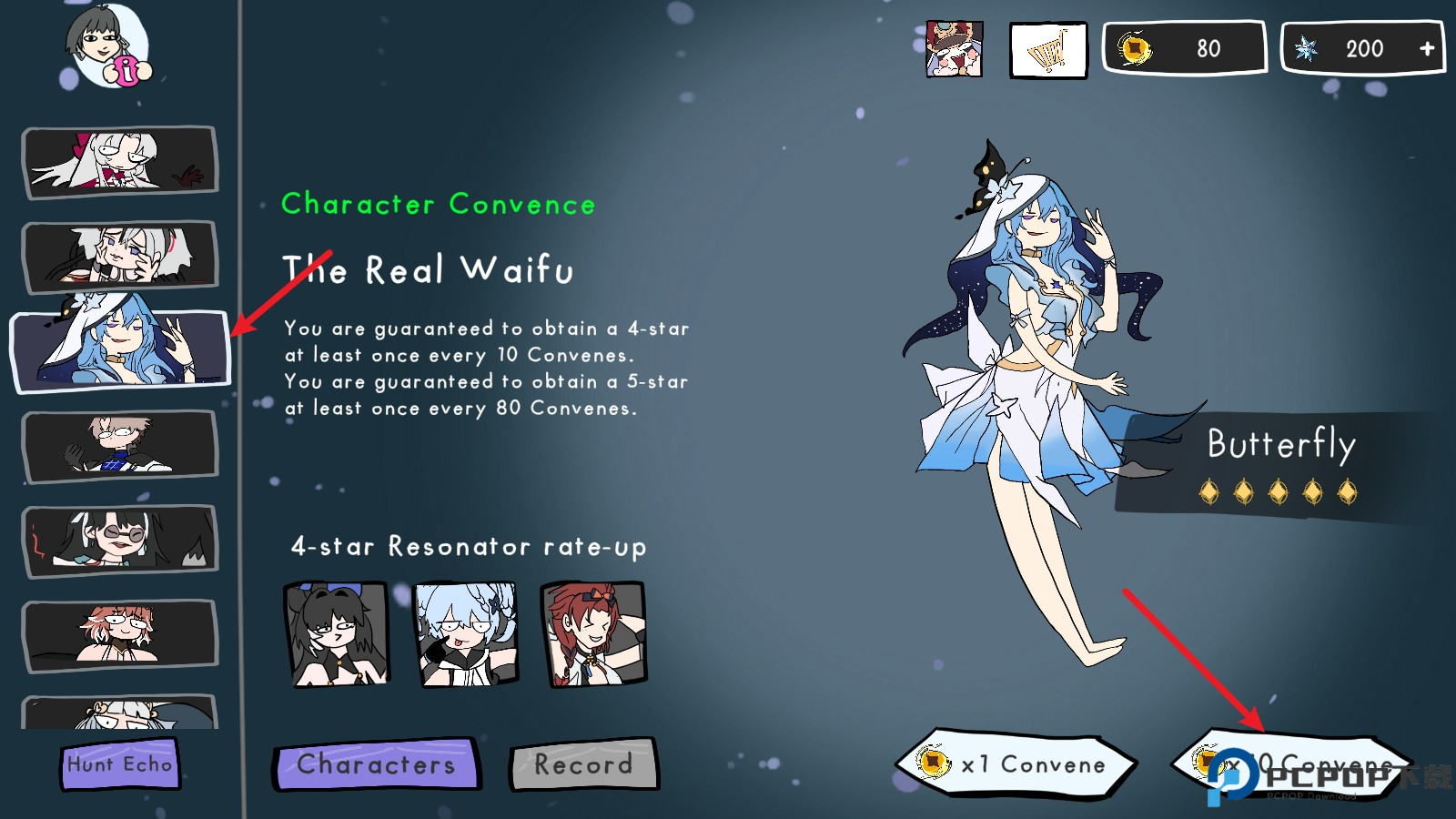Open the shopping cart shop
Image resolution: width=1456 pixels, height=819 pixels.
pyautogui.click(x=1048, y=50)
